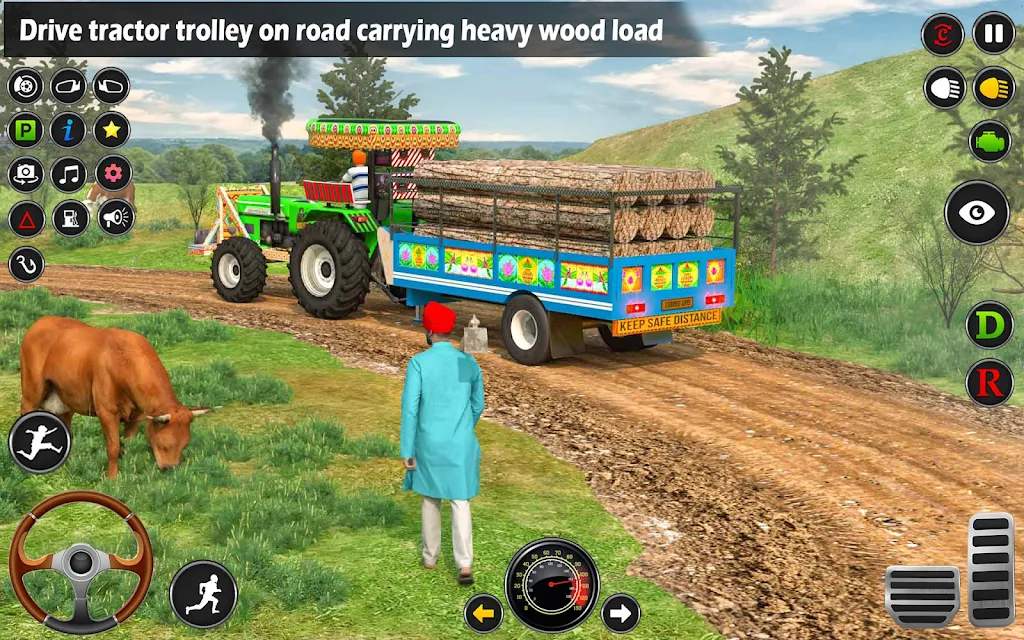The height and width of the screenshot is (640, 1024).
Task: Open the blue info button
Action: pyautogui.click(x=69, y=130)
